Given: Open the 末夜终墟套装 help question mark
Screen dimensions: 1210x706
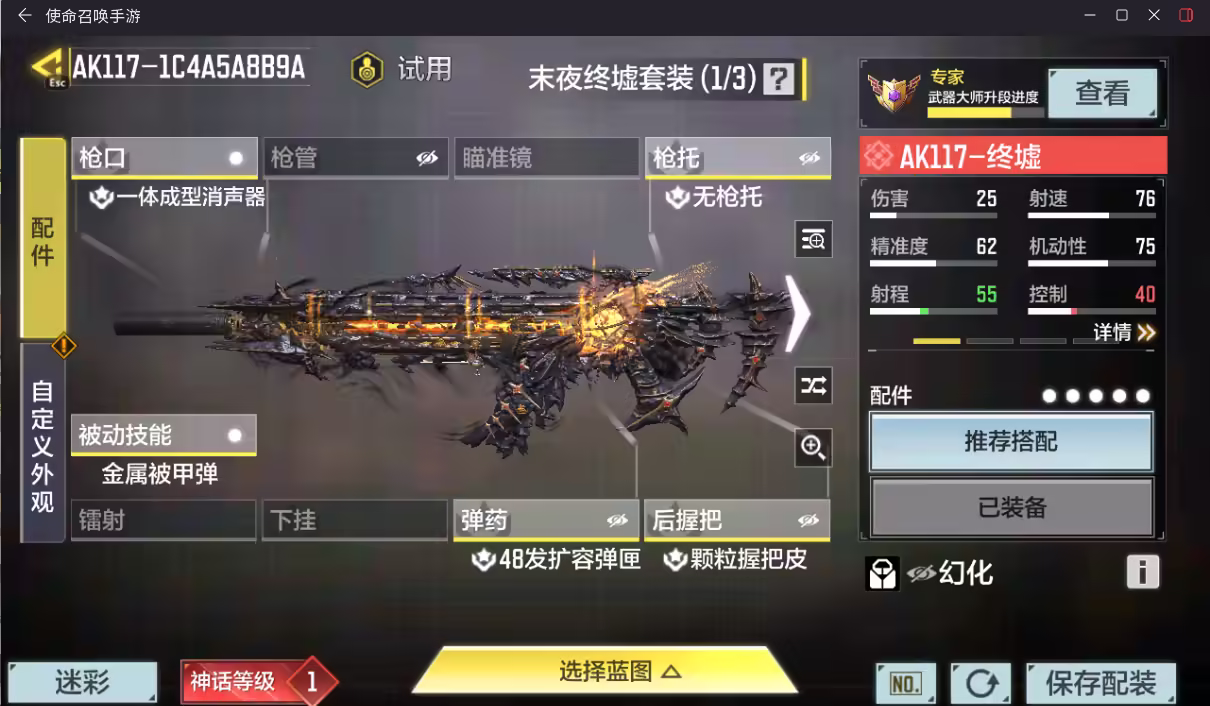Looking at the screenshot, I should click(779, 78).
